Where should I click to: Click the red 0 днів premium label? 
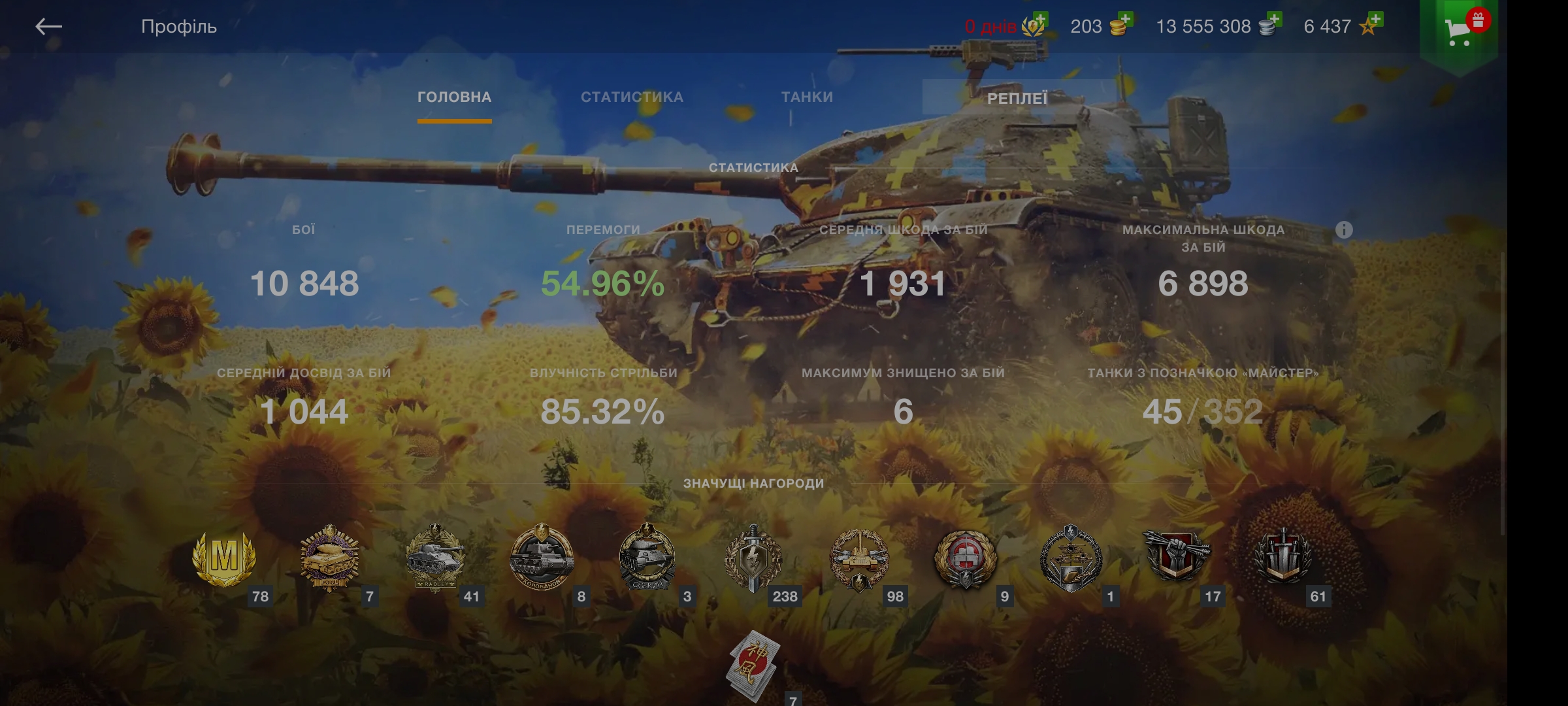[990, 26]
